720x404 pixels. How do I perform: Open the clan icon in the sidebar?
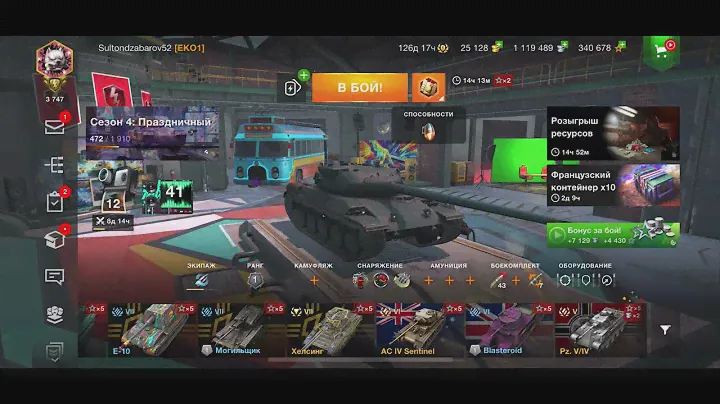[54, 314]
